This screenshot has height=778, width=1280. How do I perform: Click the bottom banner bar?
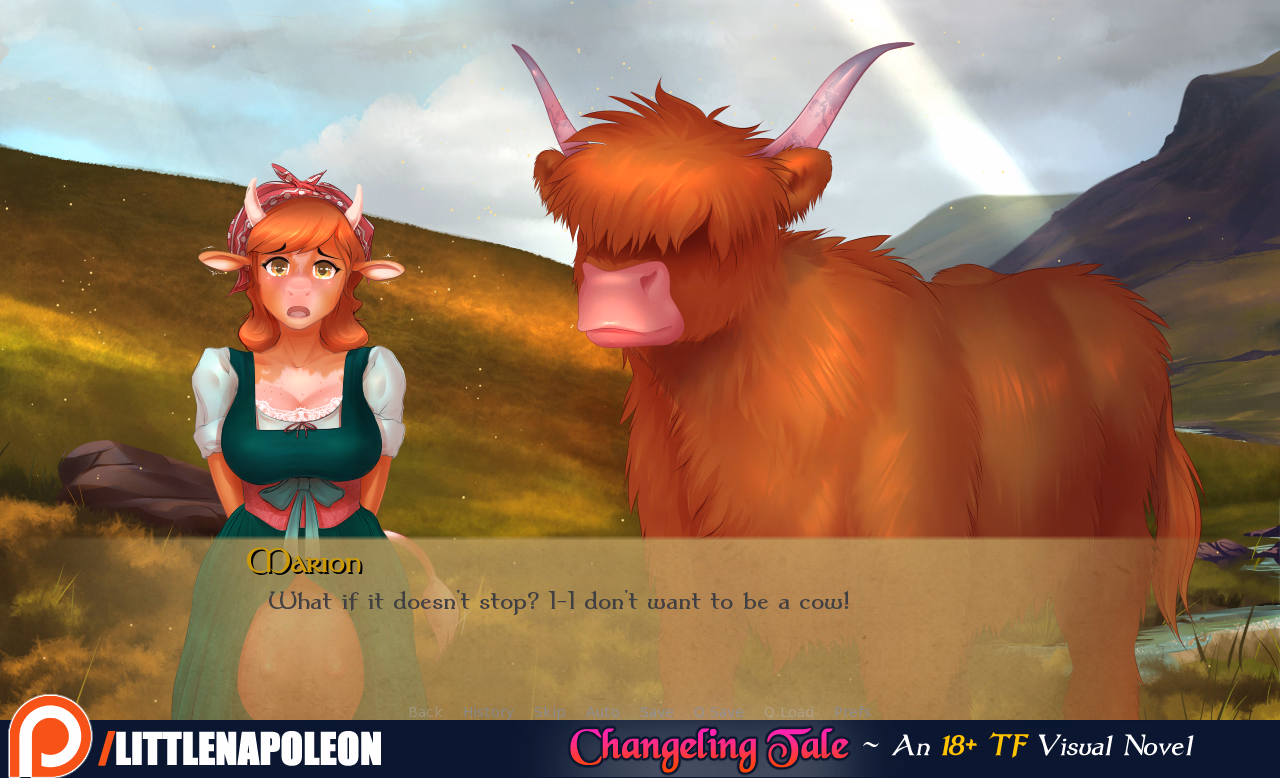tap(640, 746)
